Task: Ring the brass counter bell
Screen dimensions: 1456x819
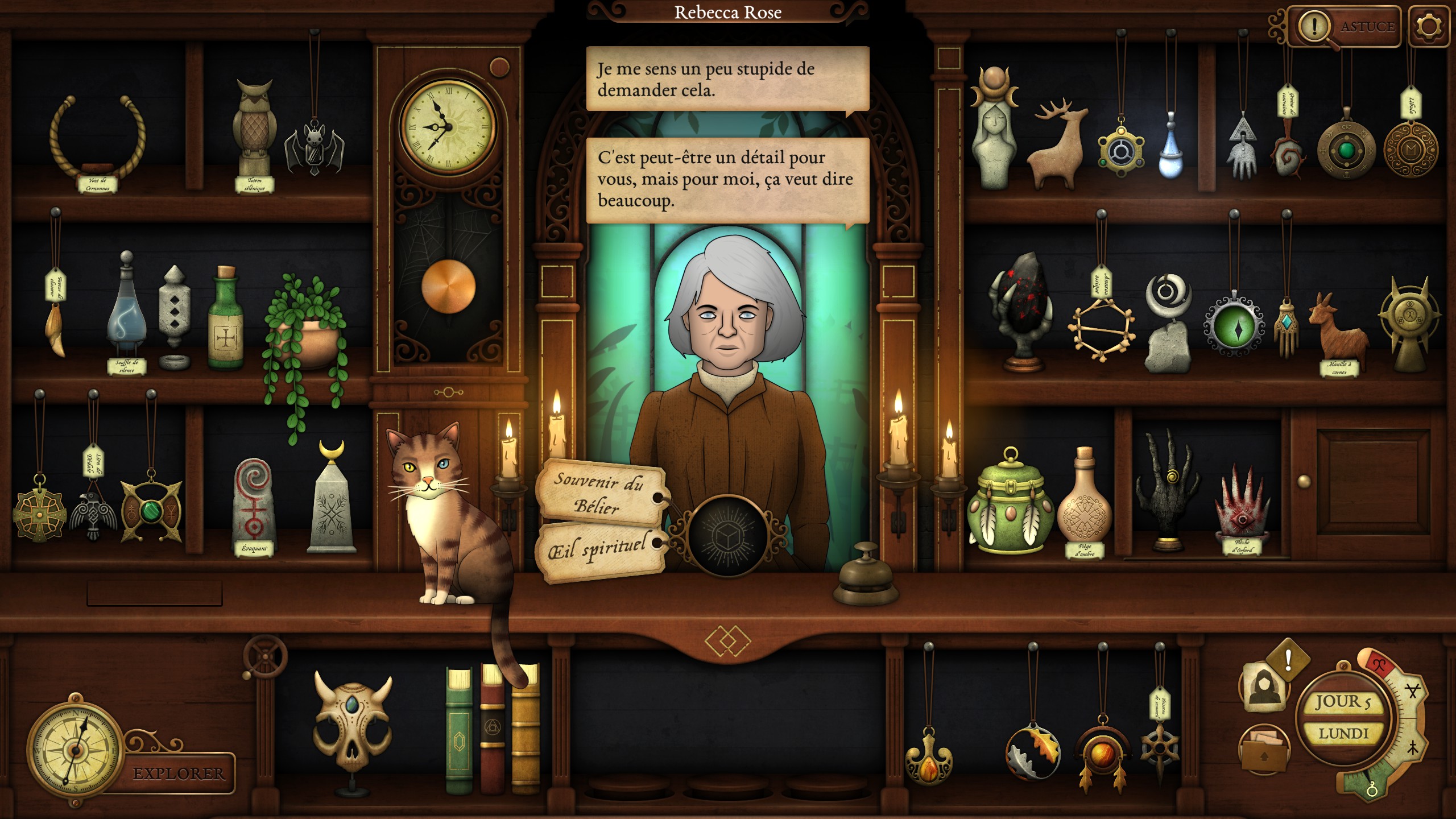Action: click(866, 574)
